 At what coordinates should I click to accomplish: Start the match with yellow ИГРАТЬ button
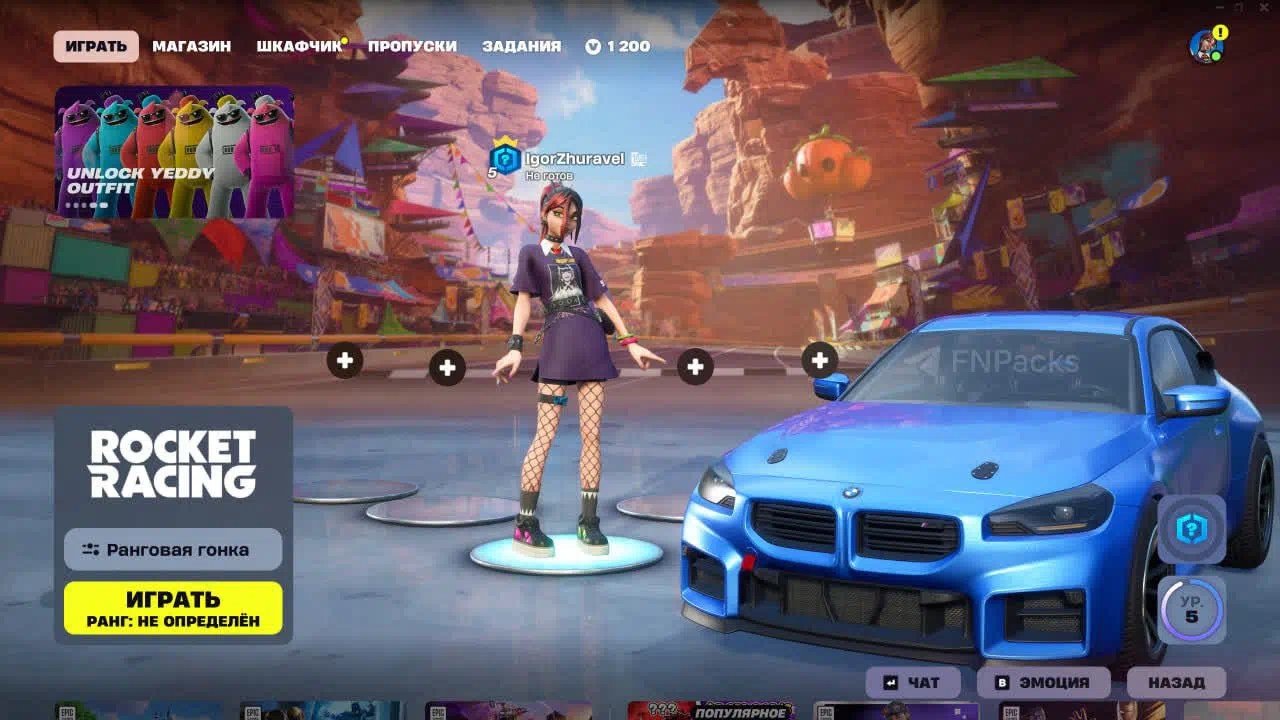point(173,608)
